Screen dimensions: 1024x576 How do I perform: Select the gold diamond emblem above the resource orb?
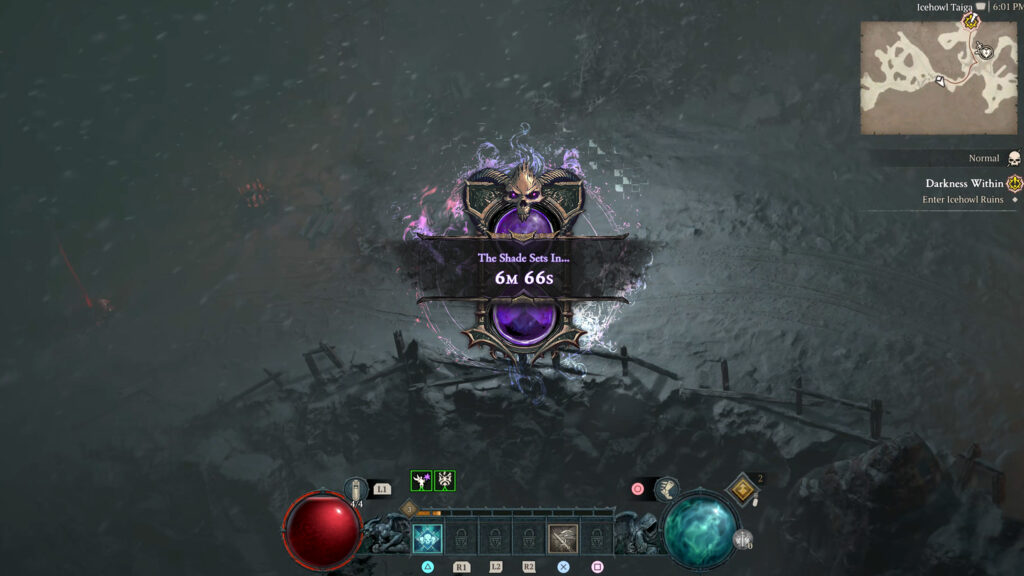743,489
